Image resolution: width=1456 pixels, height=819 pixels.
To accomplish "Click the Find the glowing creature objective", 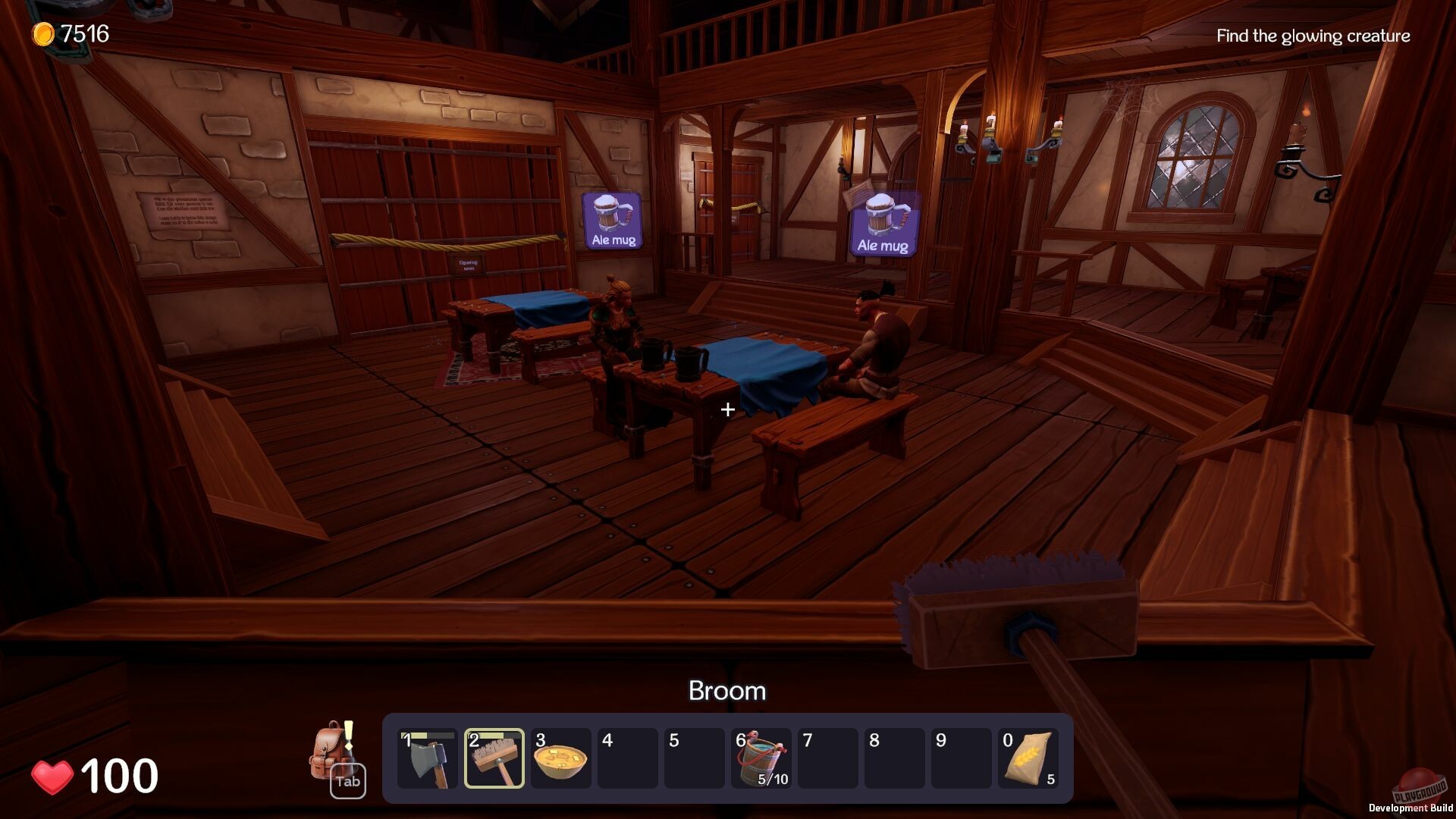I will [x=1313, y=36].
